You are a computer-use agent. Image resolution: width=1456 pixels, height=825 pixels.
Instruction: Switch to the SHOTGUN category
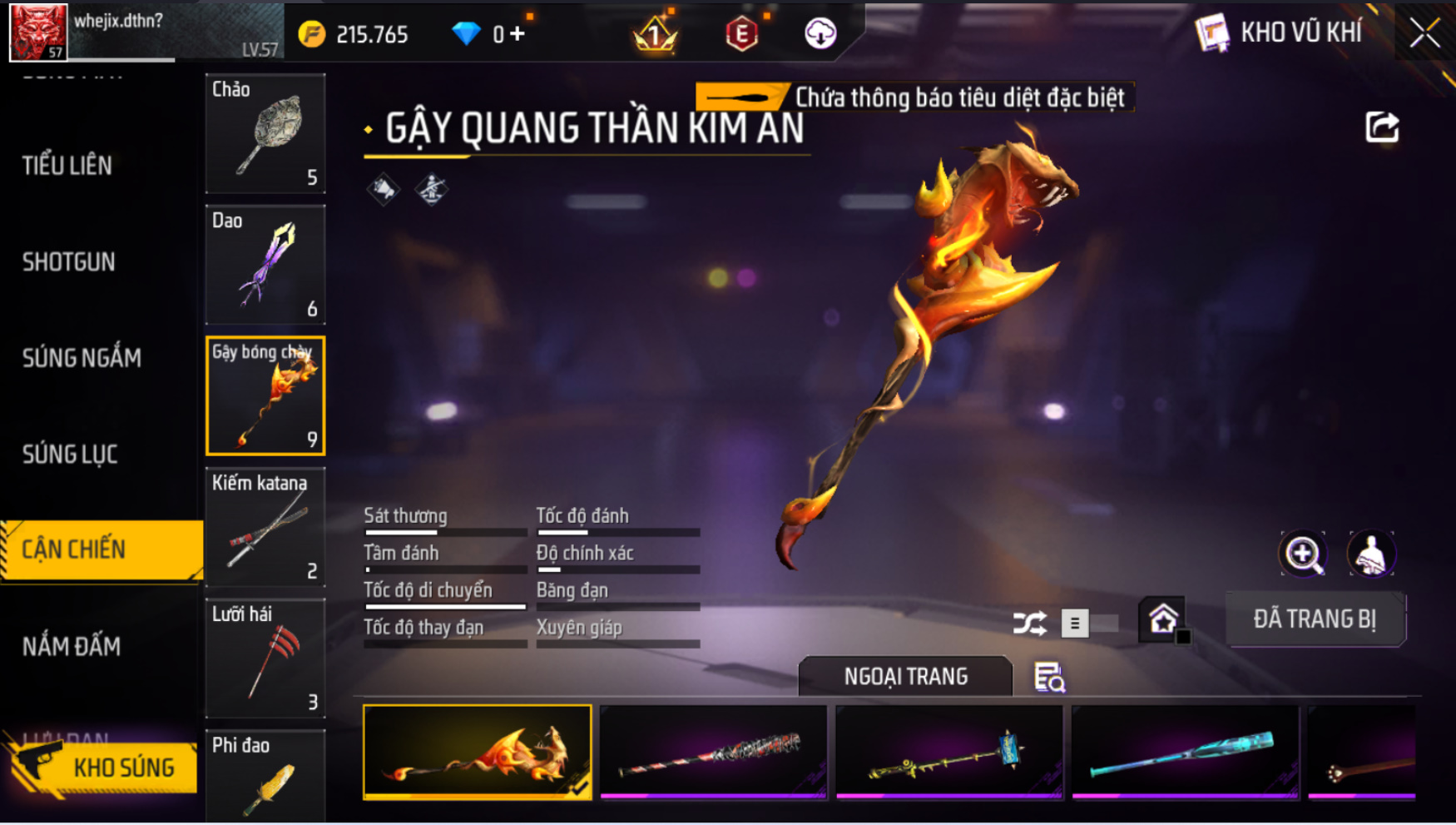pos(69,262)
